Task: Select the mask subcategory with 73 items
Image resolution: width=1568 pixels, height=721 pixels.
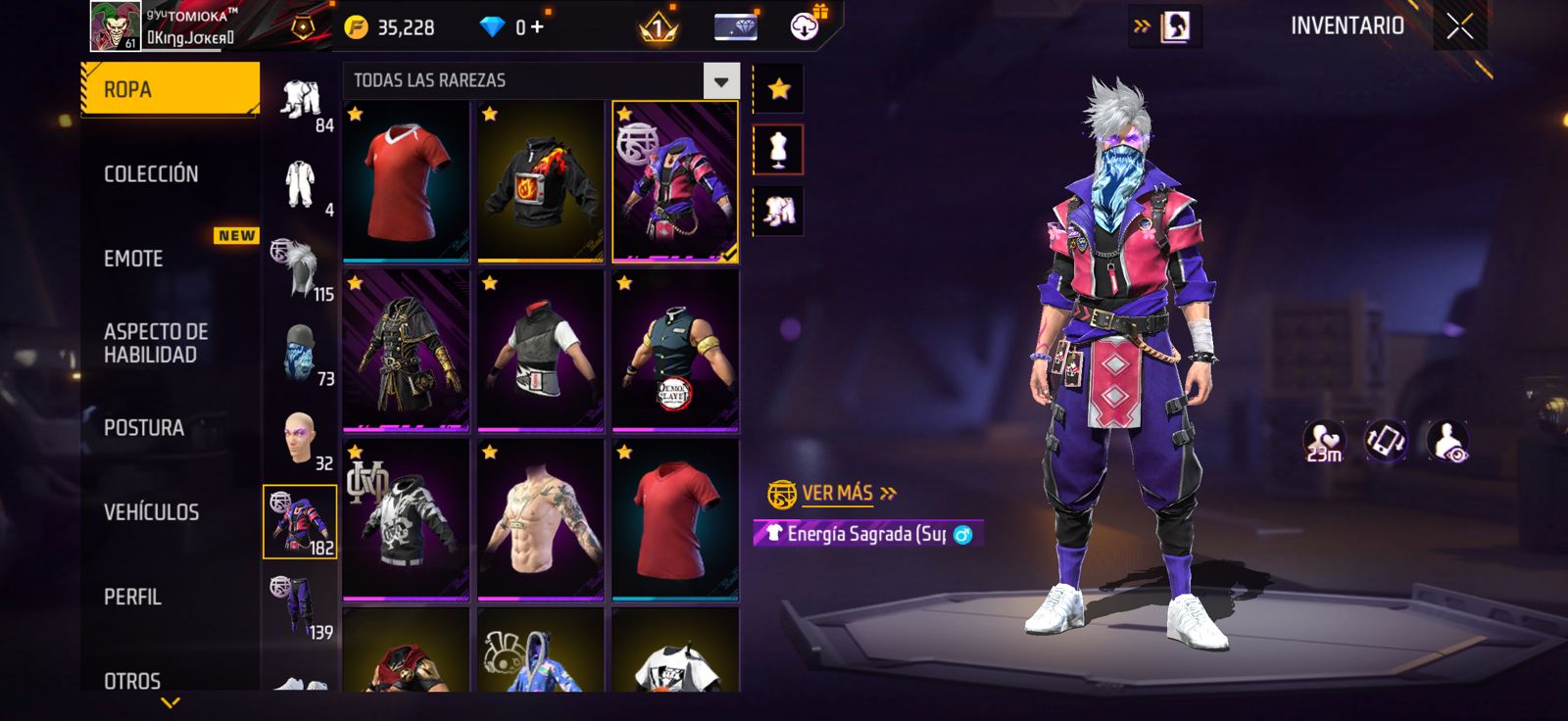Action: pyautogui.click(x=301, y=354)
